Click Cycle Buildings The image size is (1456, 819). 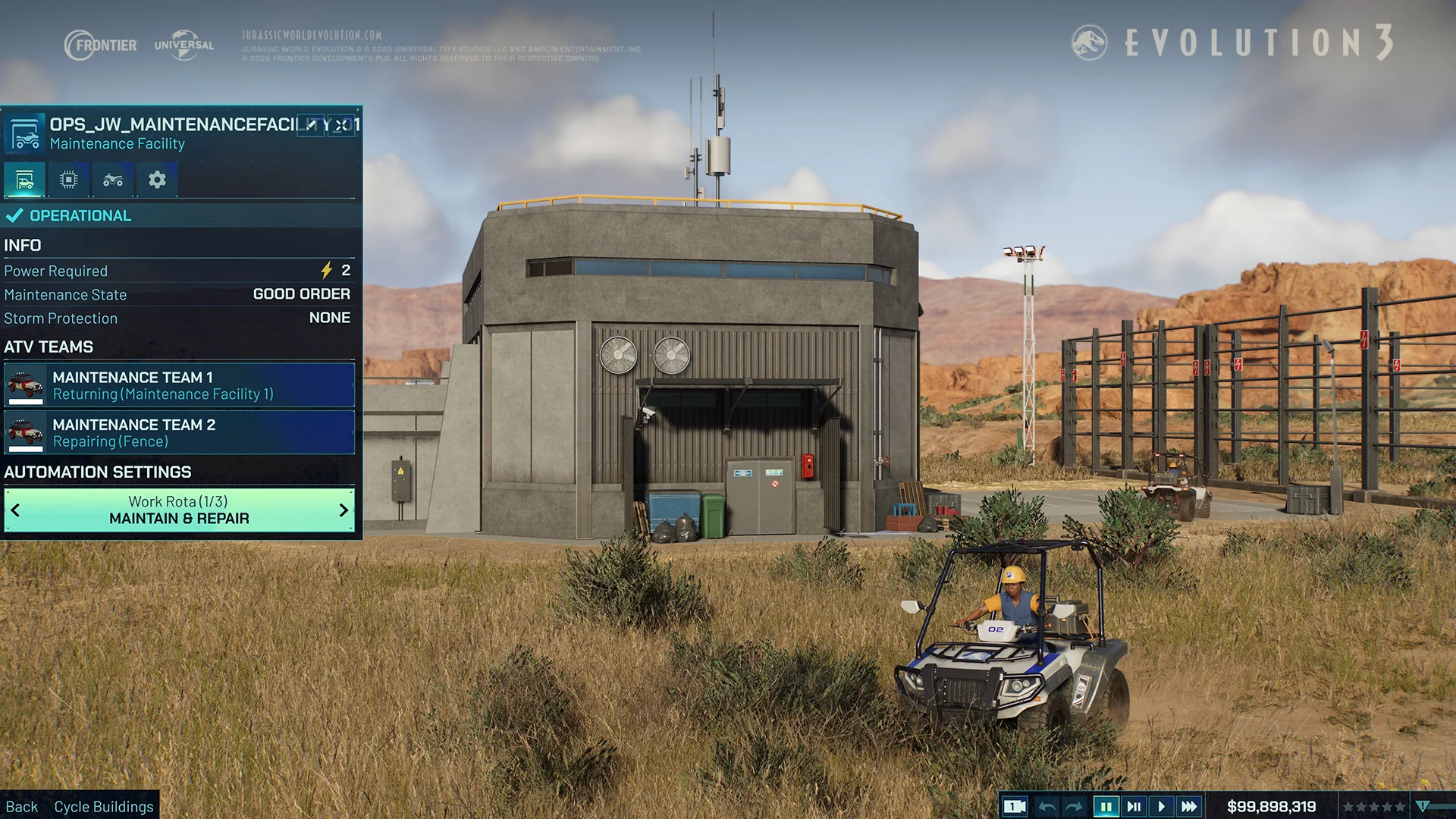click(103, 807)
